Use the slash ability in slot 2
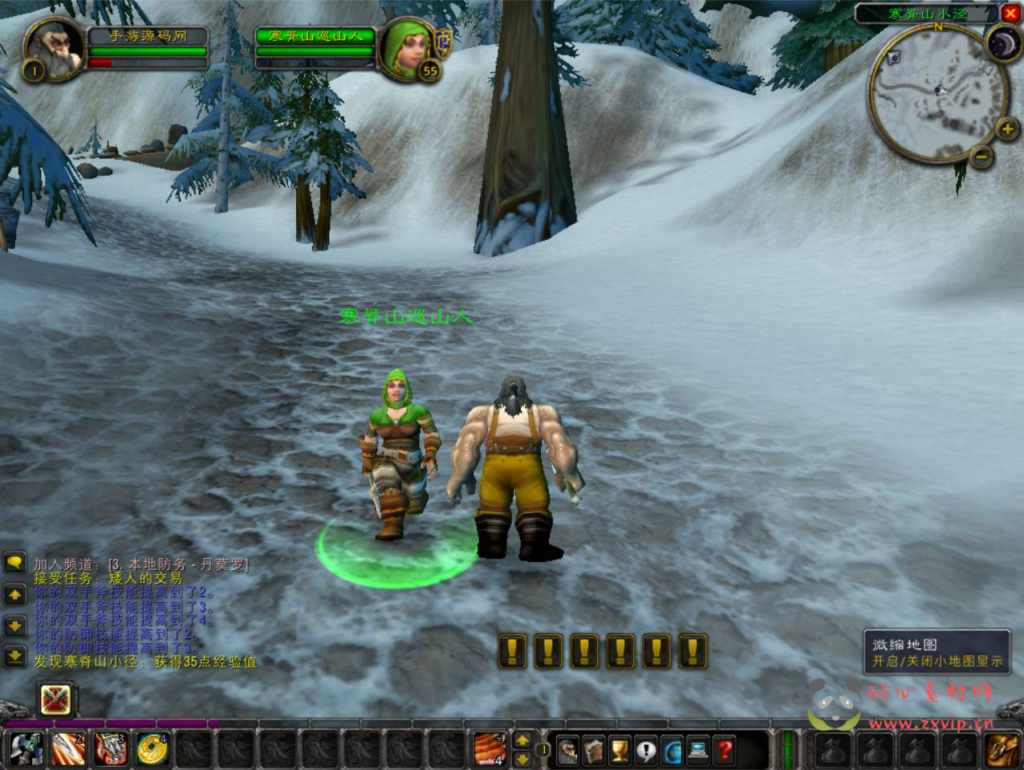1024x770 pixels. click(x=69, y=749)
